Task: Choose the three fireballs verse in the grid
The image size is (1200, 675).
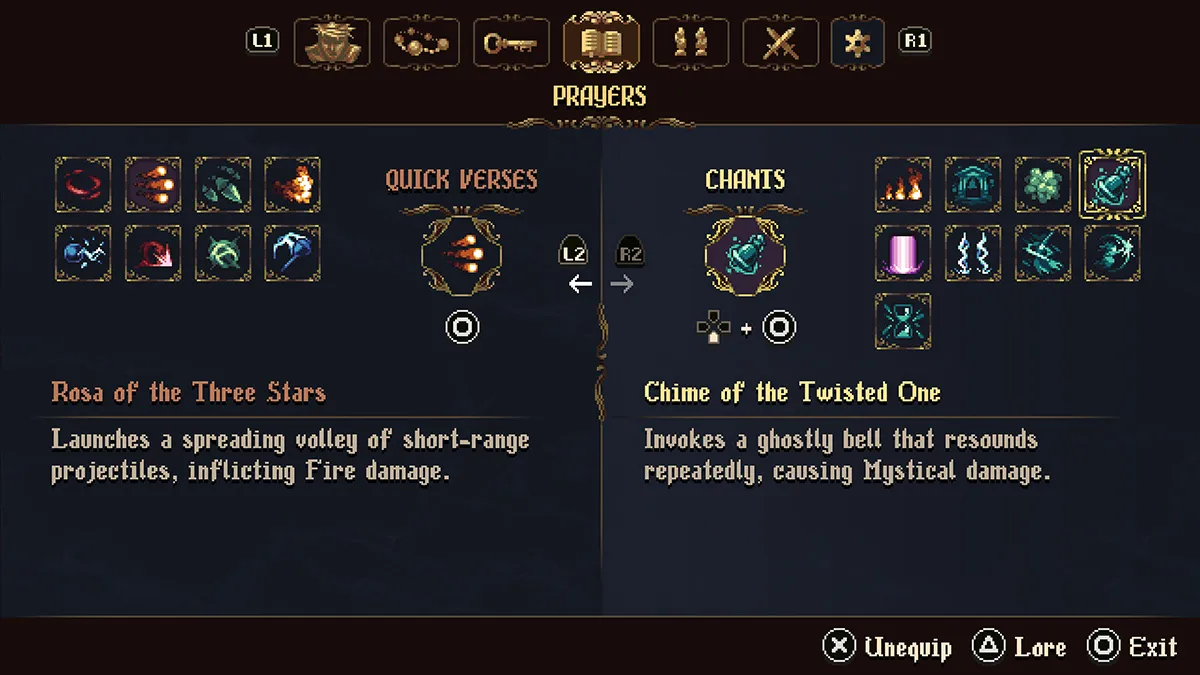Action: [153, 185]
